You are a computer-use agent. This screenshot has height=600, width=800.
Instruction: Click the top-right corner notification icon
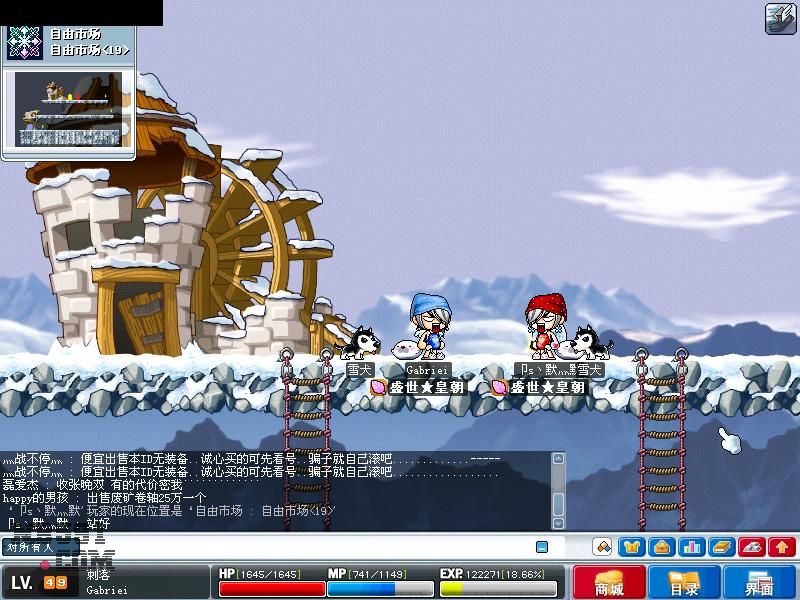point(780,18)
